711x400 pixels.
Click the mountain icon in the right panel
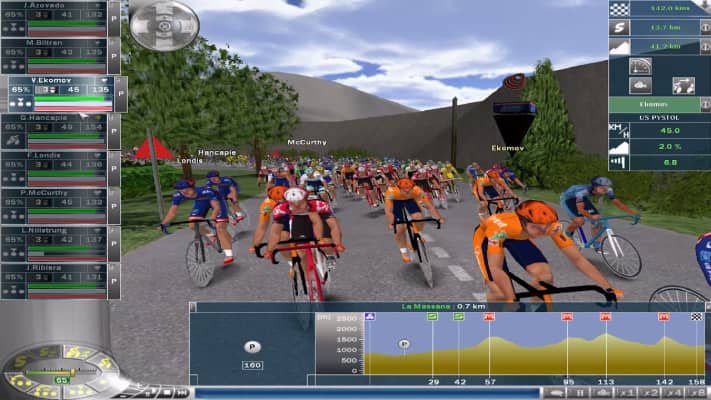point(622,46)
